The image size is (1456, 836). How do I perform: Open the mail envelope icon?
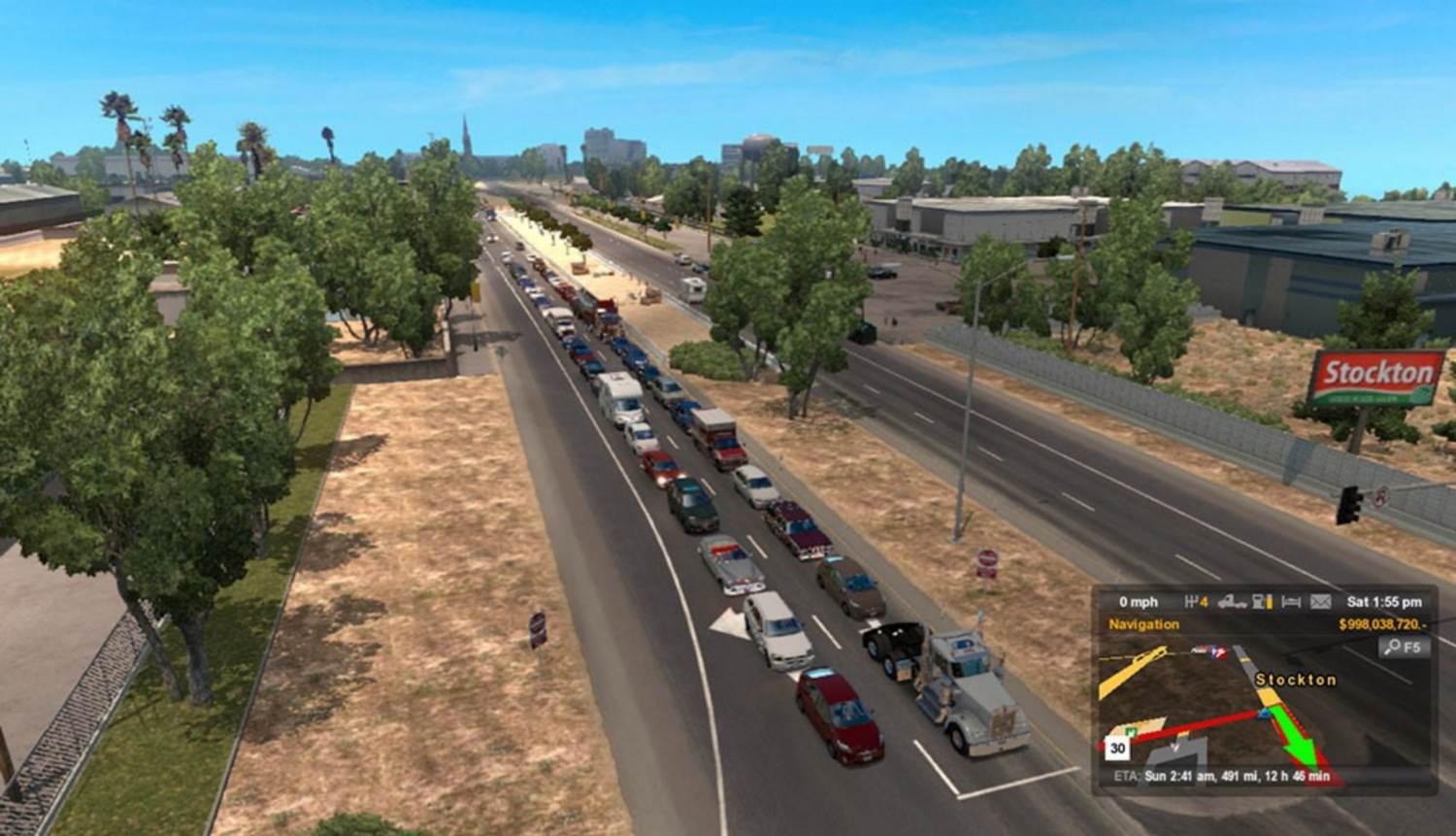[x=1320, y=602]
